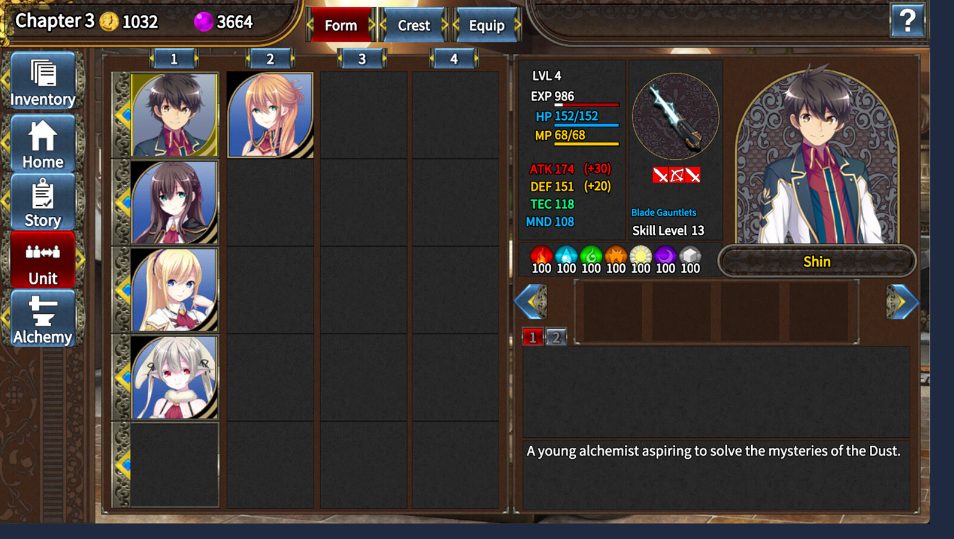The height and width of the screenshot is (539, 954).
Task: Open the Alchemy menu
Action: [x=43, y=319]
